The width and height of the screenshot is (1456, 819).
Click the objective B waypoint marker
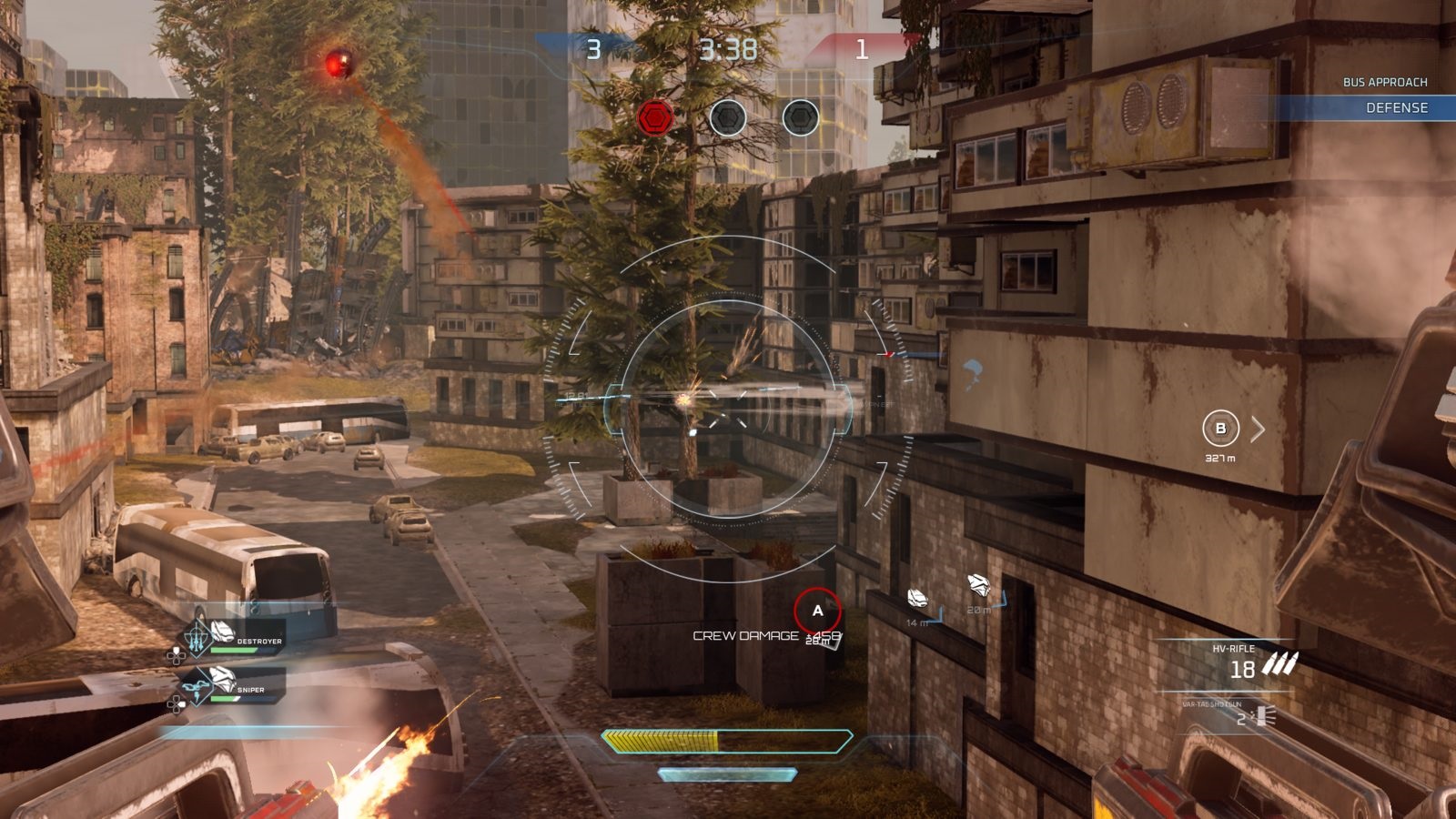point(1220,429)
